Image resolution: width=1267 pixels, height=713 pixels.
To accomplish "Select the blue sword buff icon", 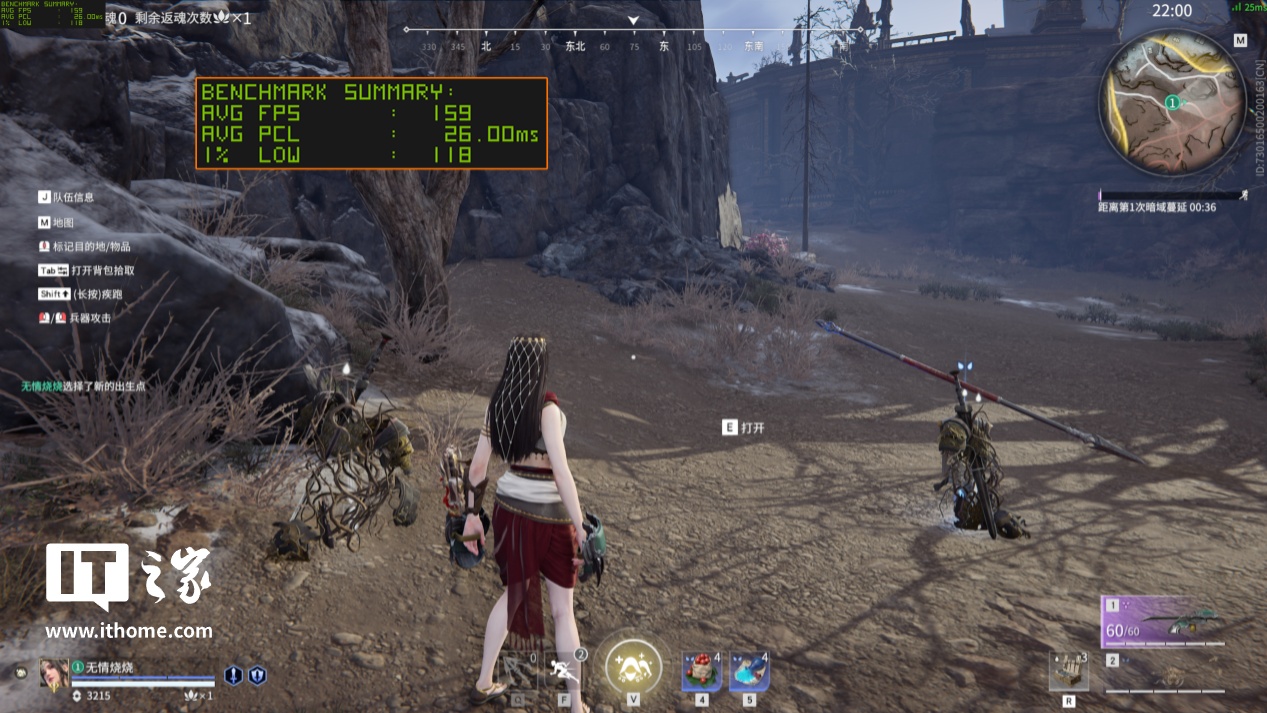I will pyautogui.click(x=233, y=676).
